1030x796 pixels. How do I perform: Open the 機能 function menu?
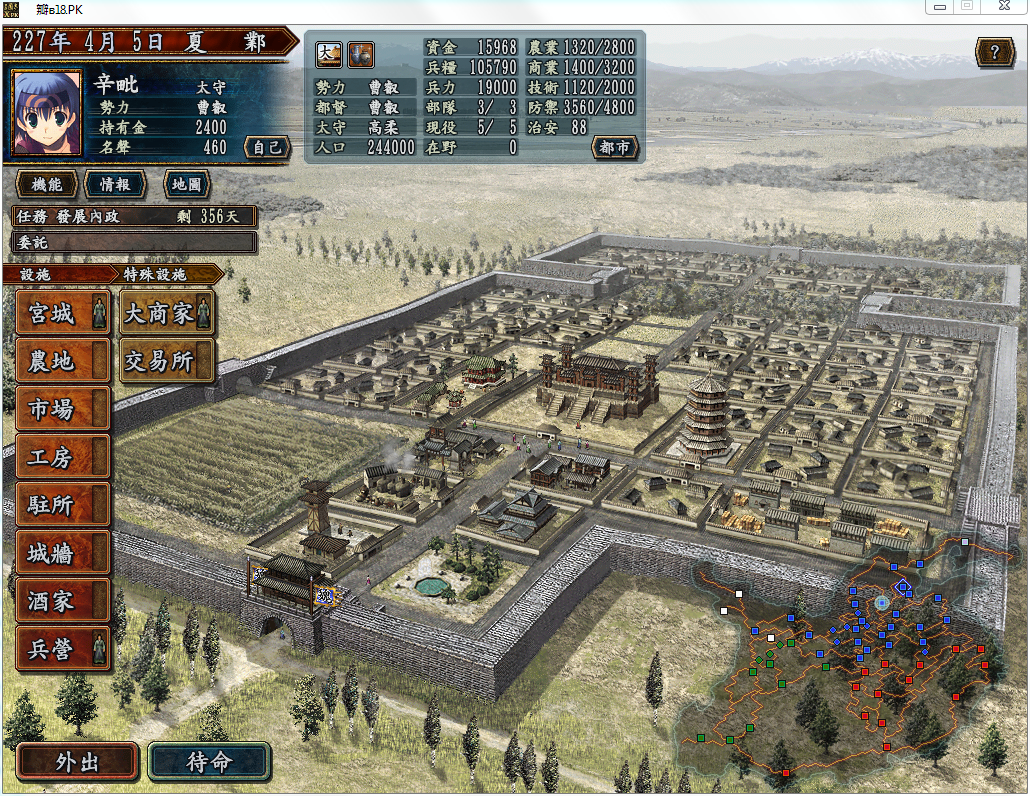point(46,185)
